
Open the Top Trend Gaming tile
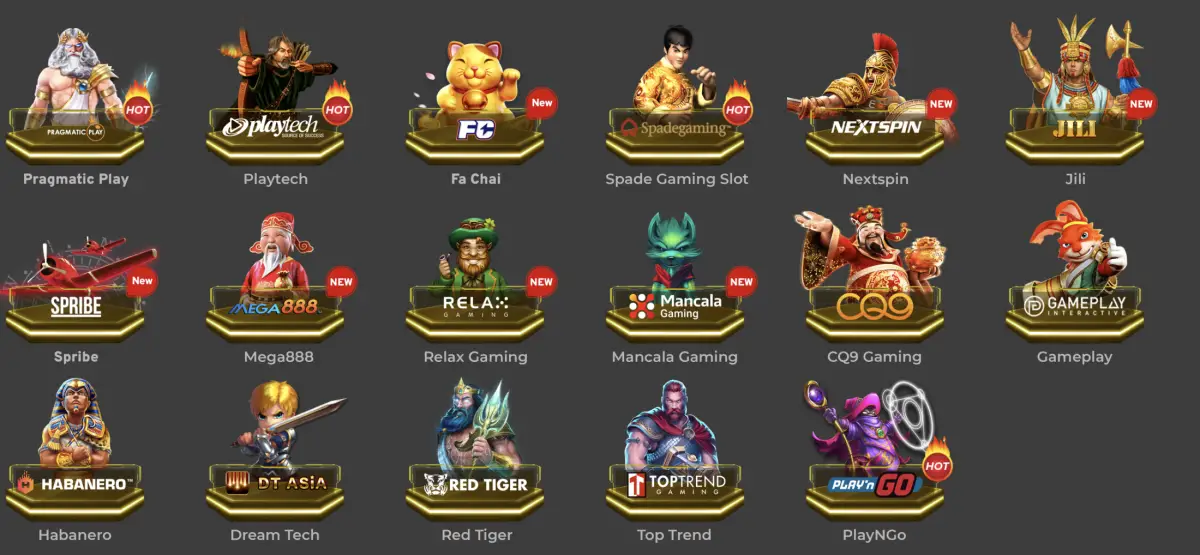(676, 462)
